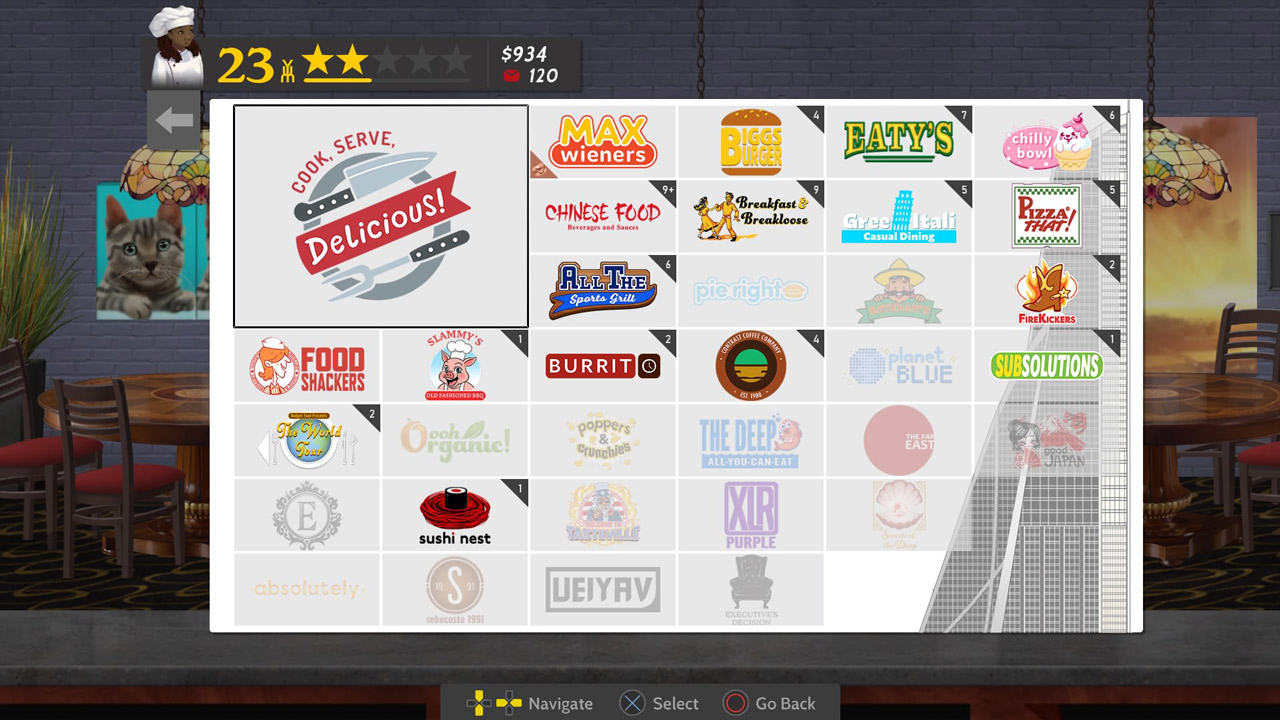Select All The Sports Grill logo
Screen dimensions: 1280x720
(x=601, y=290)
